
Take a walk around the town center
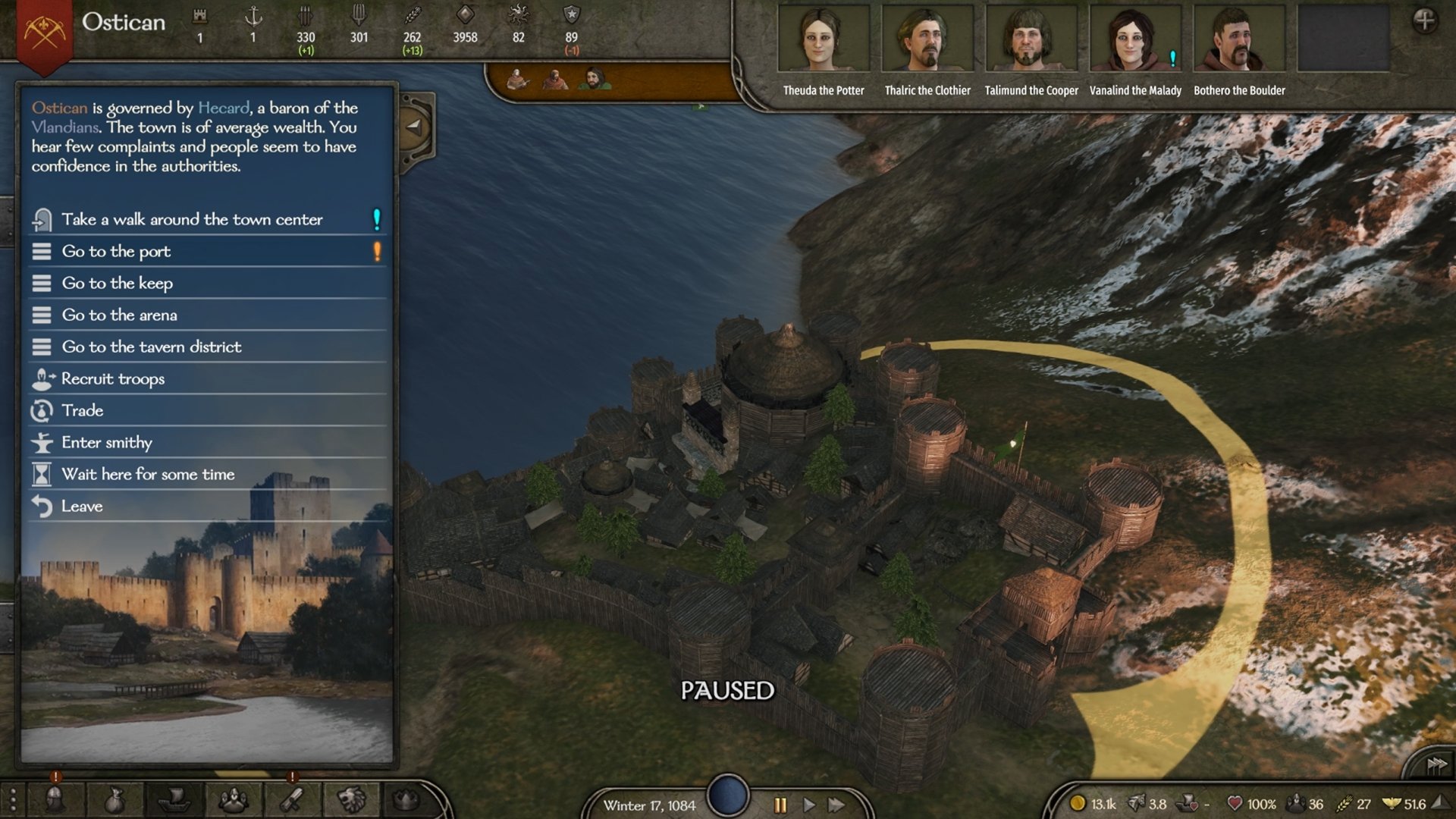coord(192,220)
